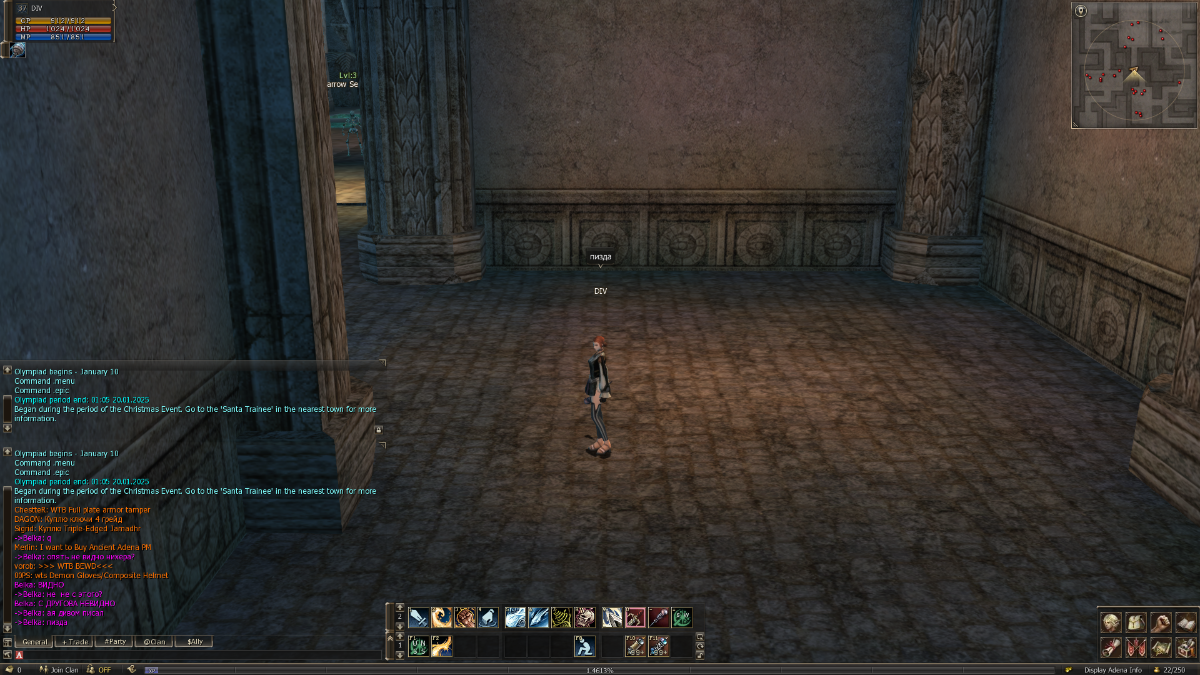This screenshot has height=675, width=1200.
Task: Open the +Trade chat tab
Action: [75, 641]
